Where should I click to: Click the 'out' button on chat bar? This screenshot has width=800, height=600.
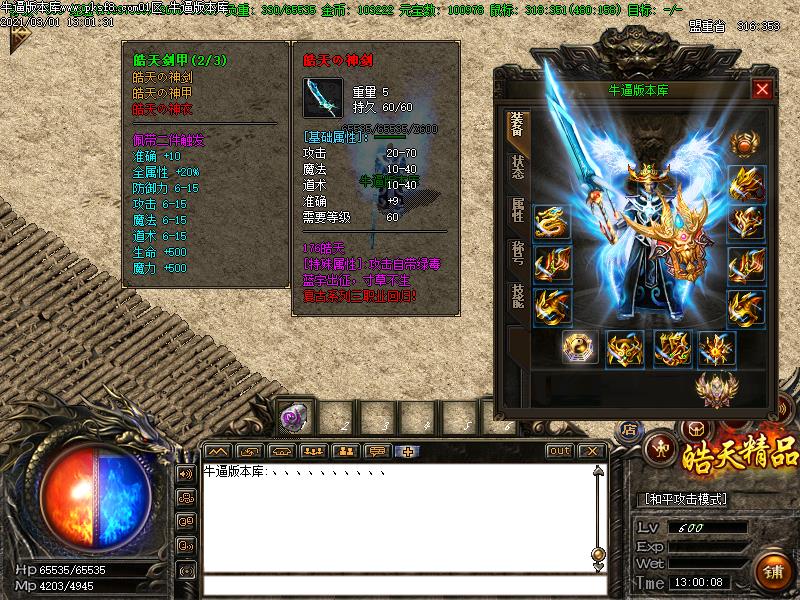click(560, 451)
